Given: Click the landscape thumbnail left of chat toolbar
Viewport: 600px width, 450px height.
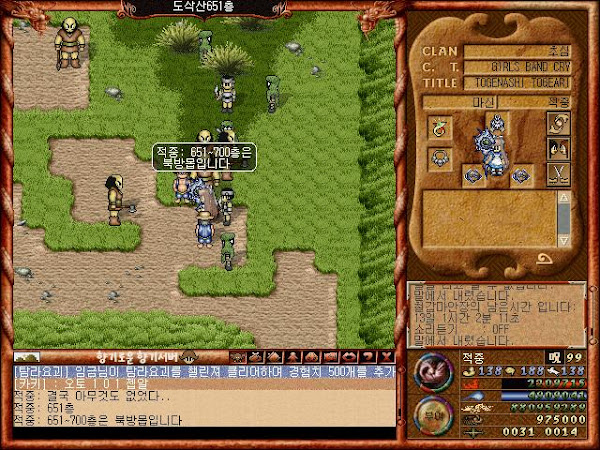Looking at the screenshot, I should pyautogui.click(x=27, y=357).
